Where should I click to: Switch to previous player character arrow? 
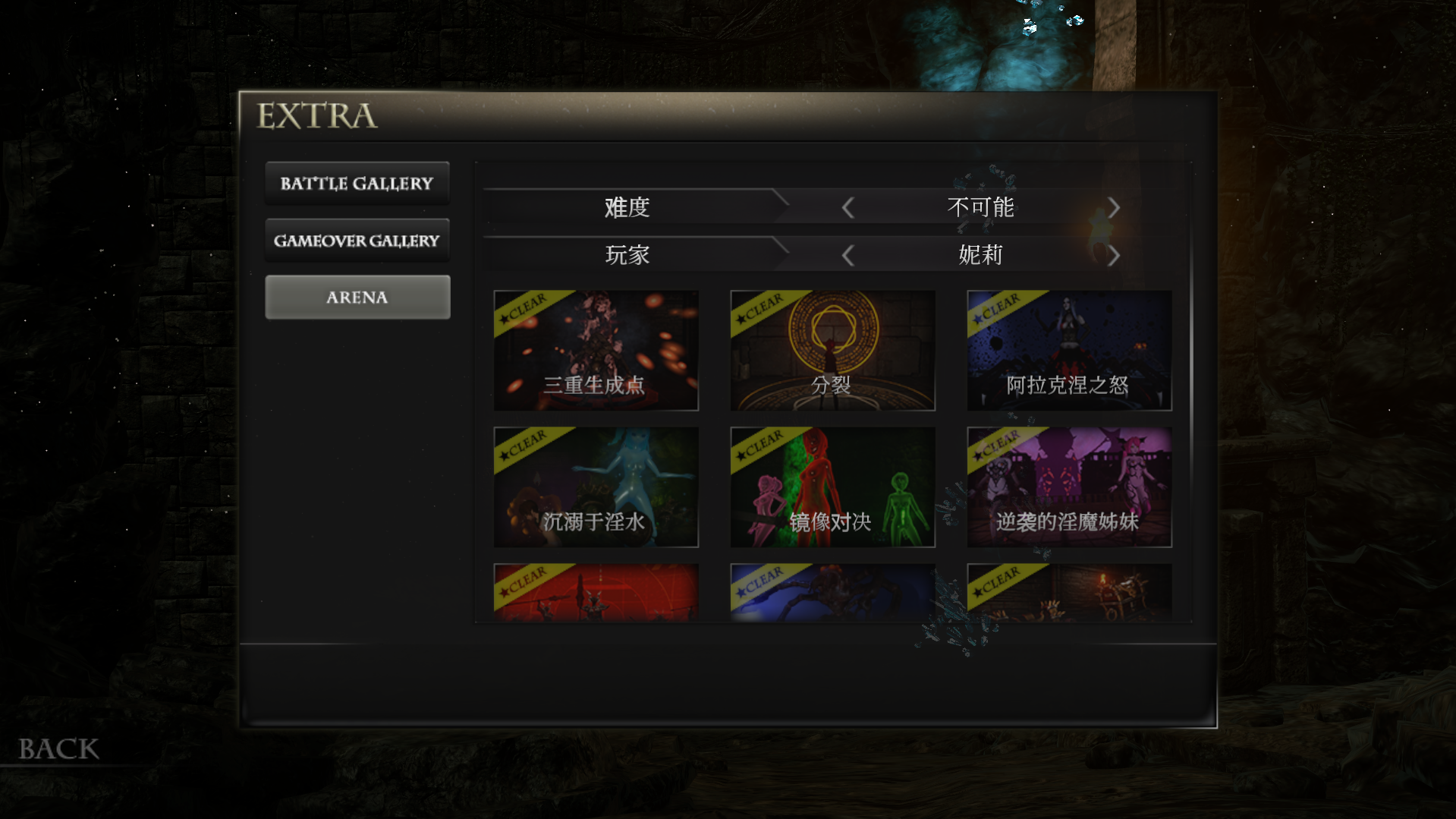tap(848, 256)
